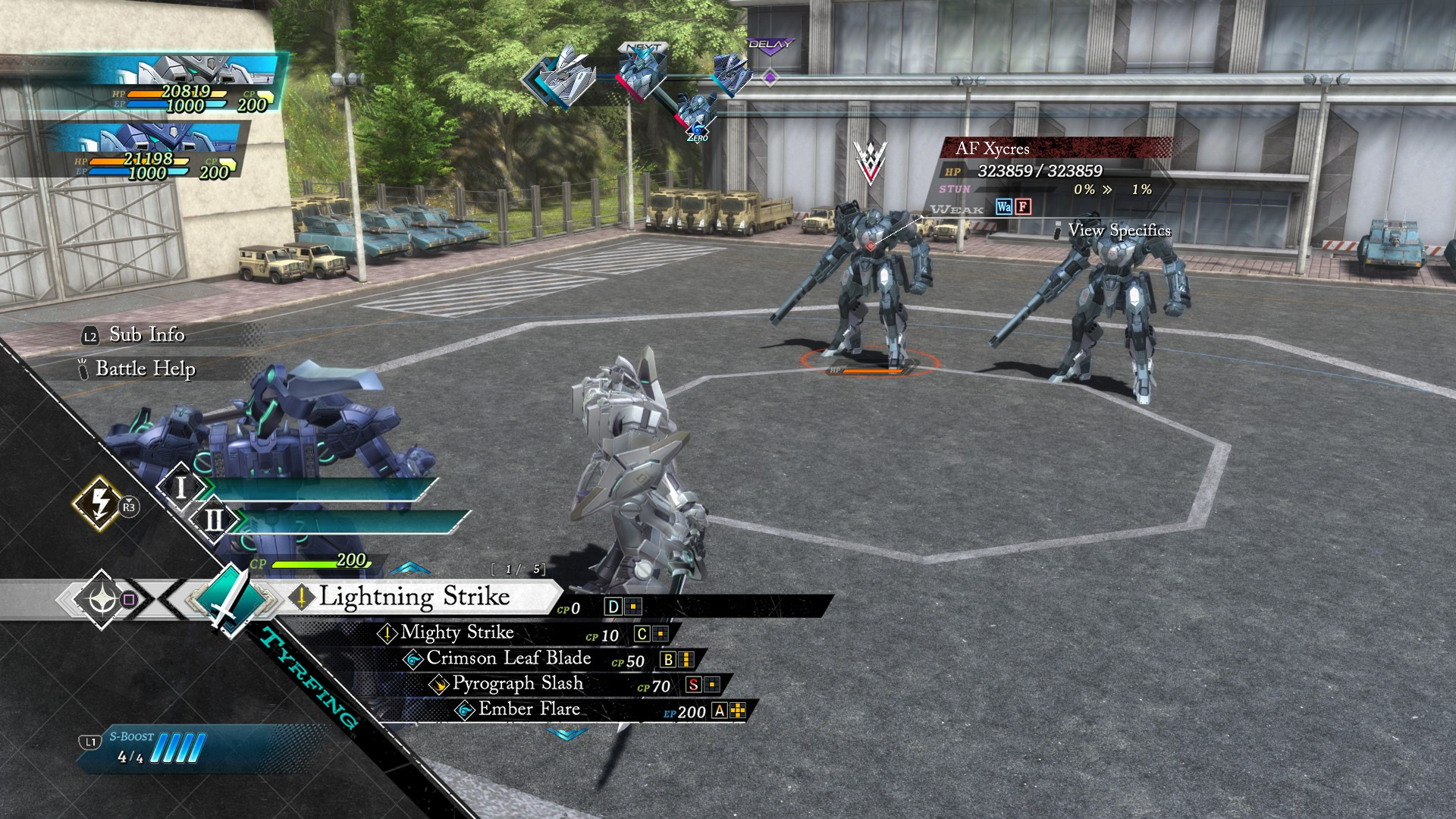Switch to the compass-star command icon

(x=101, y=600)
